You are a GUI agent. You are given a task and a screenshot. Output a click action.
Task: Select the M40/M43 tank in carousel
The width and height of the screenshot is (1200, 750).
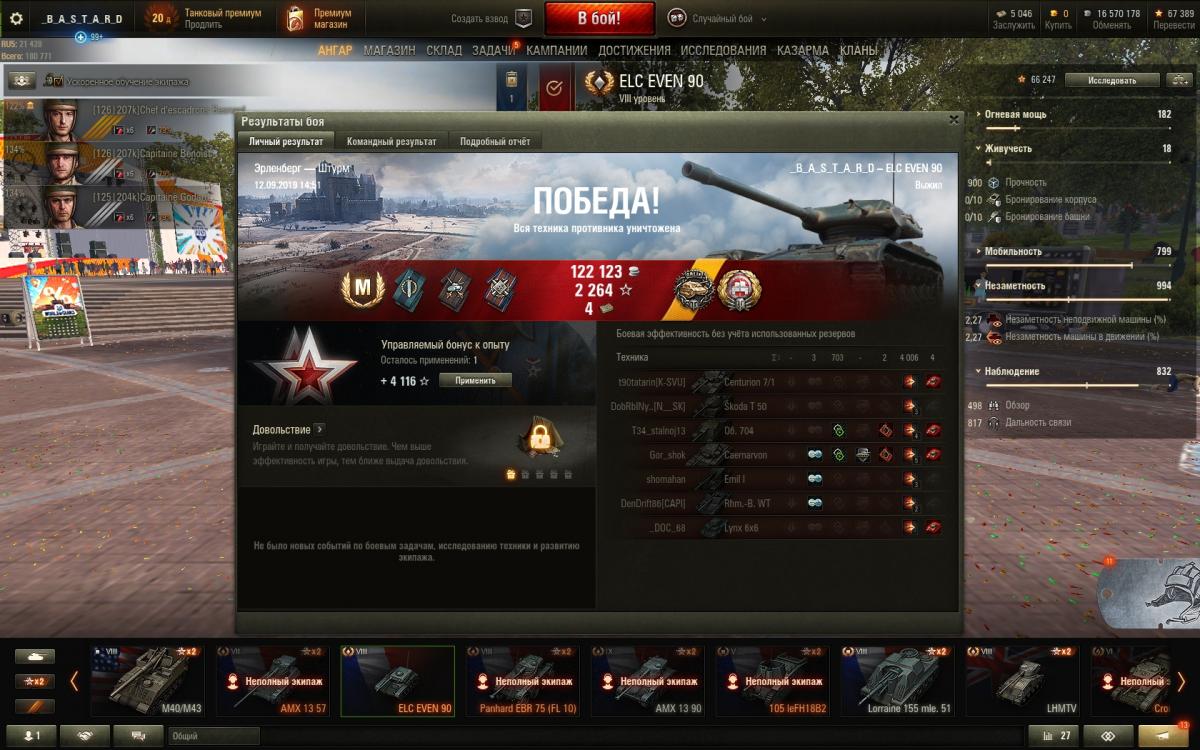(147, 681)
